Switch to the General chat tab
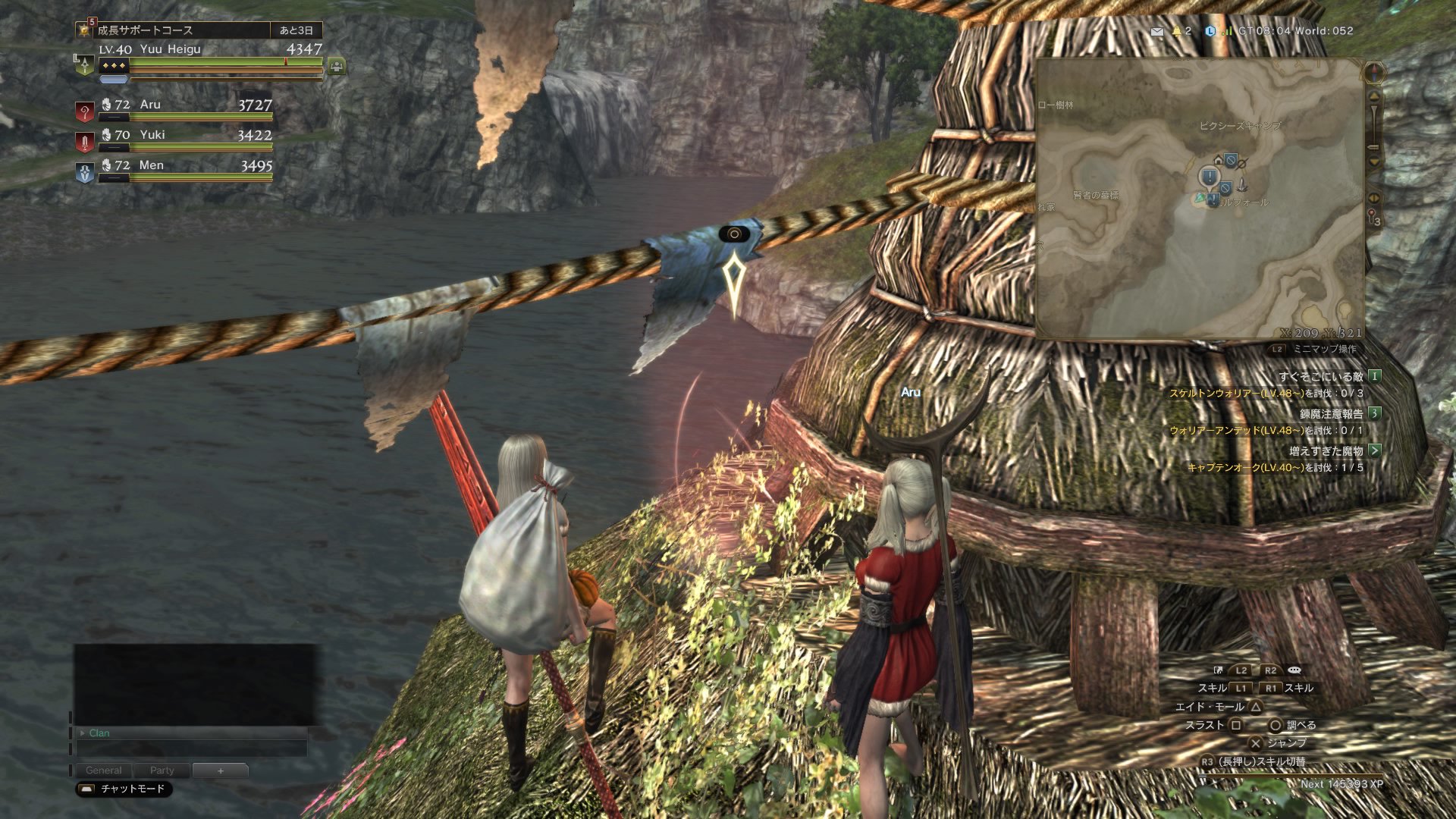 coord(104,770)
